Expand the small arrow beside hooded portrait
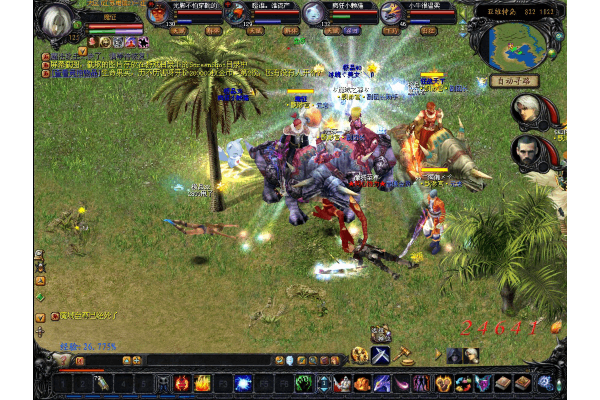 440,355
